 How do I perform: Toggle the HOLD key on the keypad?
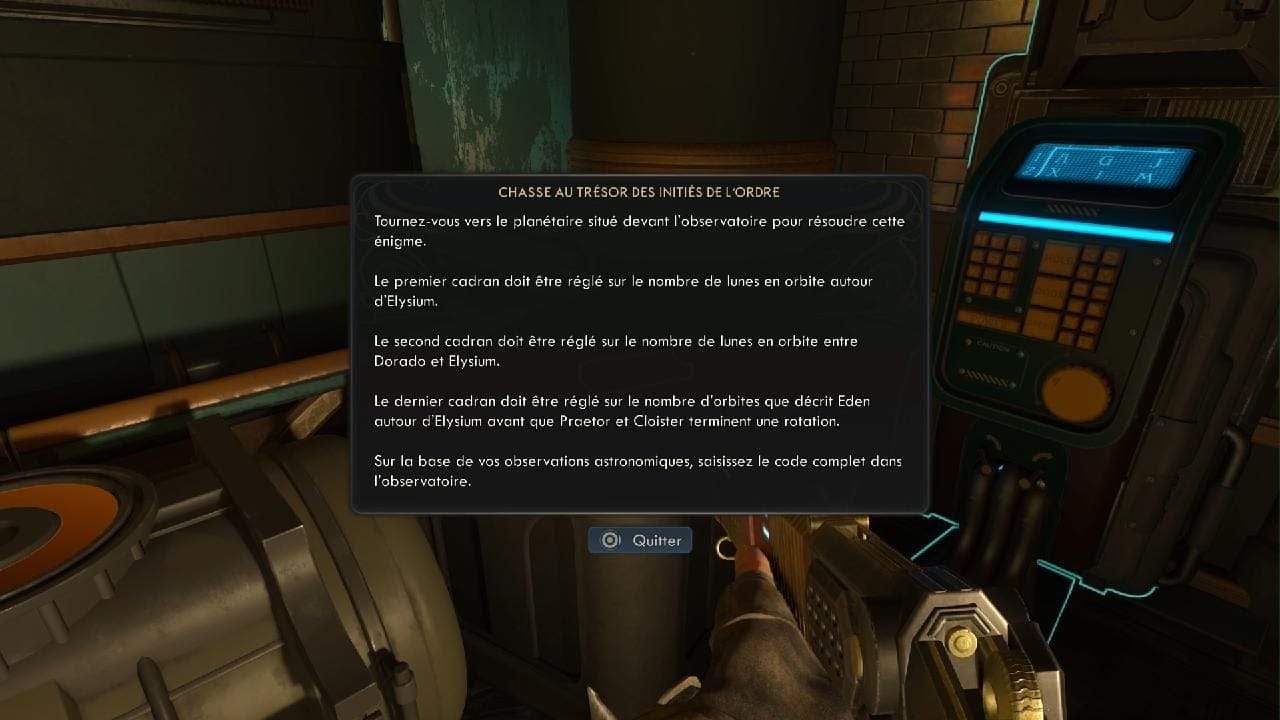[1060, 259]
